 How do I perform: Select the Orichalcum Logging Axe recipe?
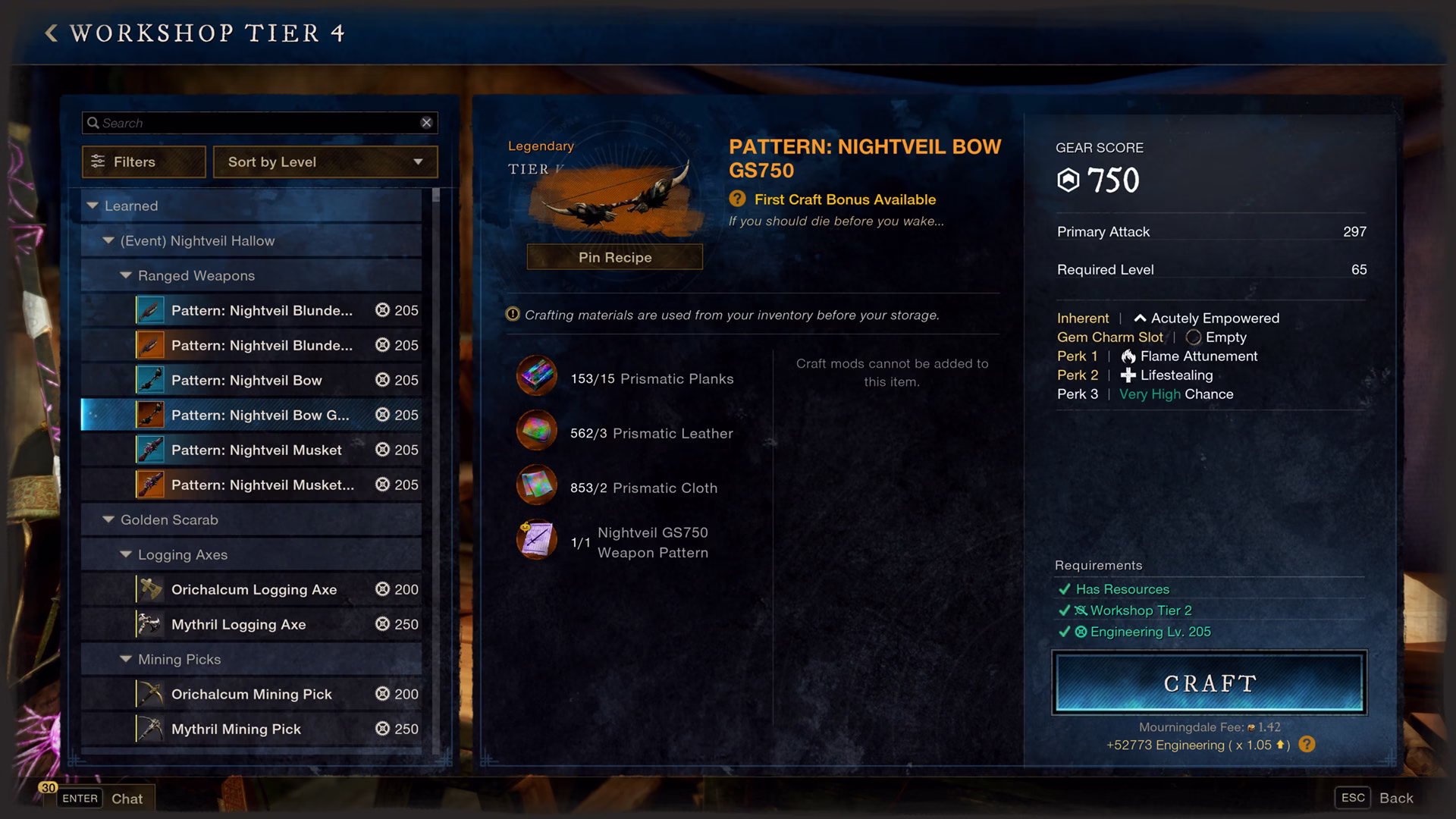click(254, 589)
